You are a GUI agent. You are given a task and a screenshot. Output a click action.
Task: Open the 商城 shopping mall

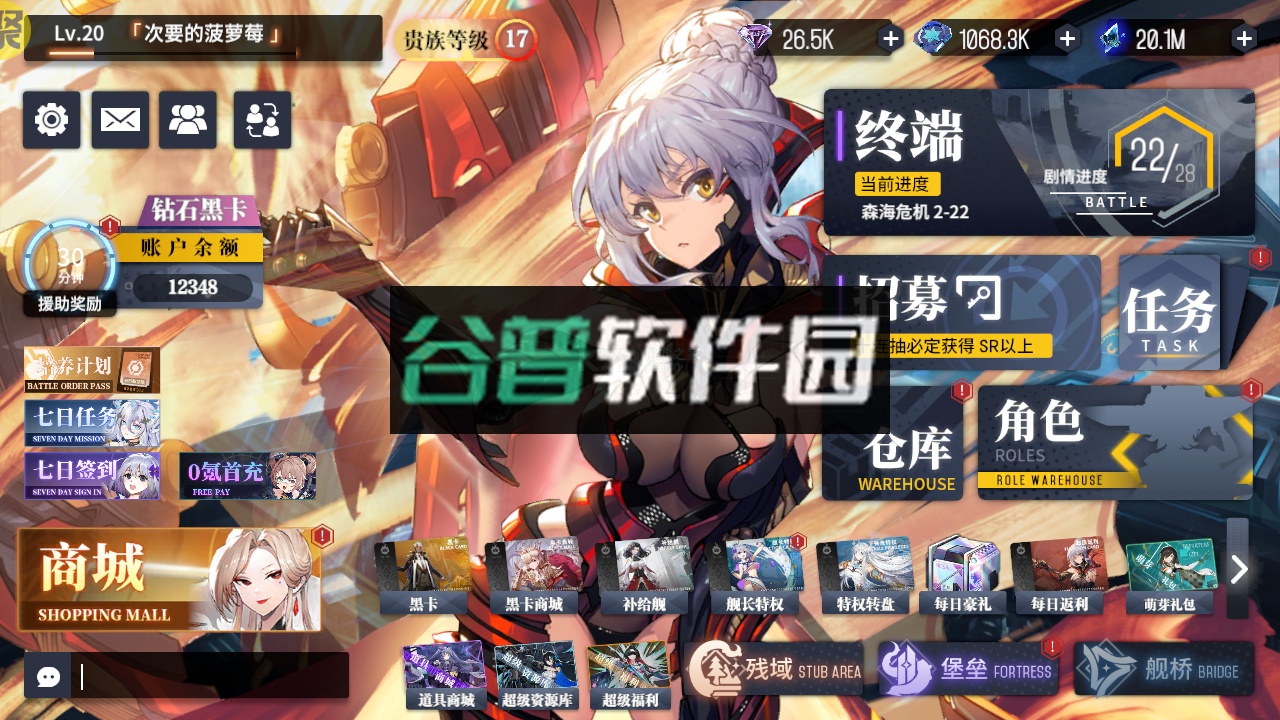[x=170, y=578]
